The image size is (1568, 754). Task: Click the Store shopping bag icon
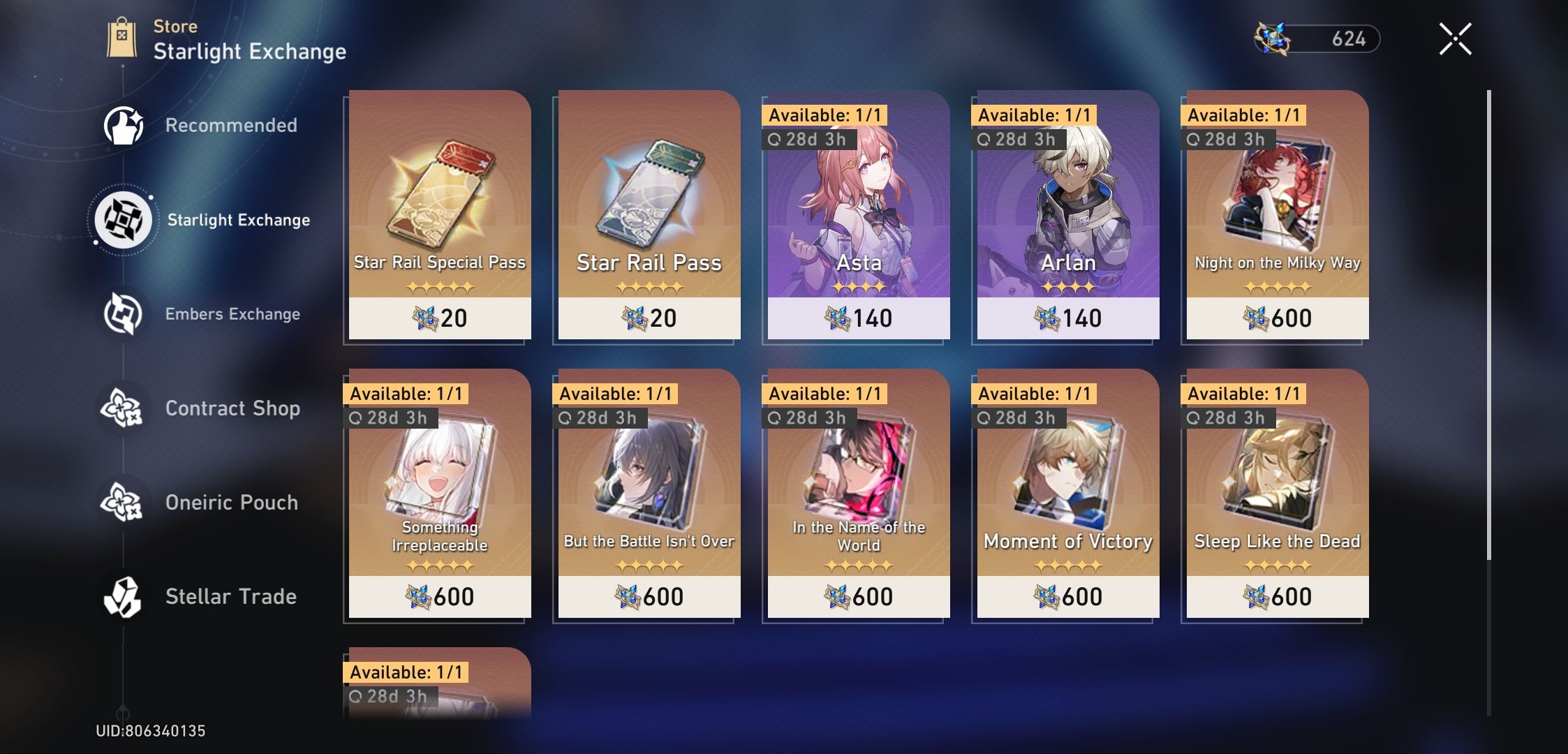coord(122,36)
